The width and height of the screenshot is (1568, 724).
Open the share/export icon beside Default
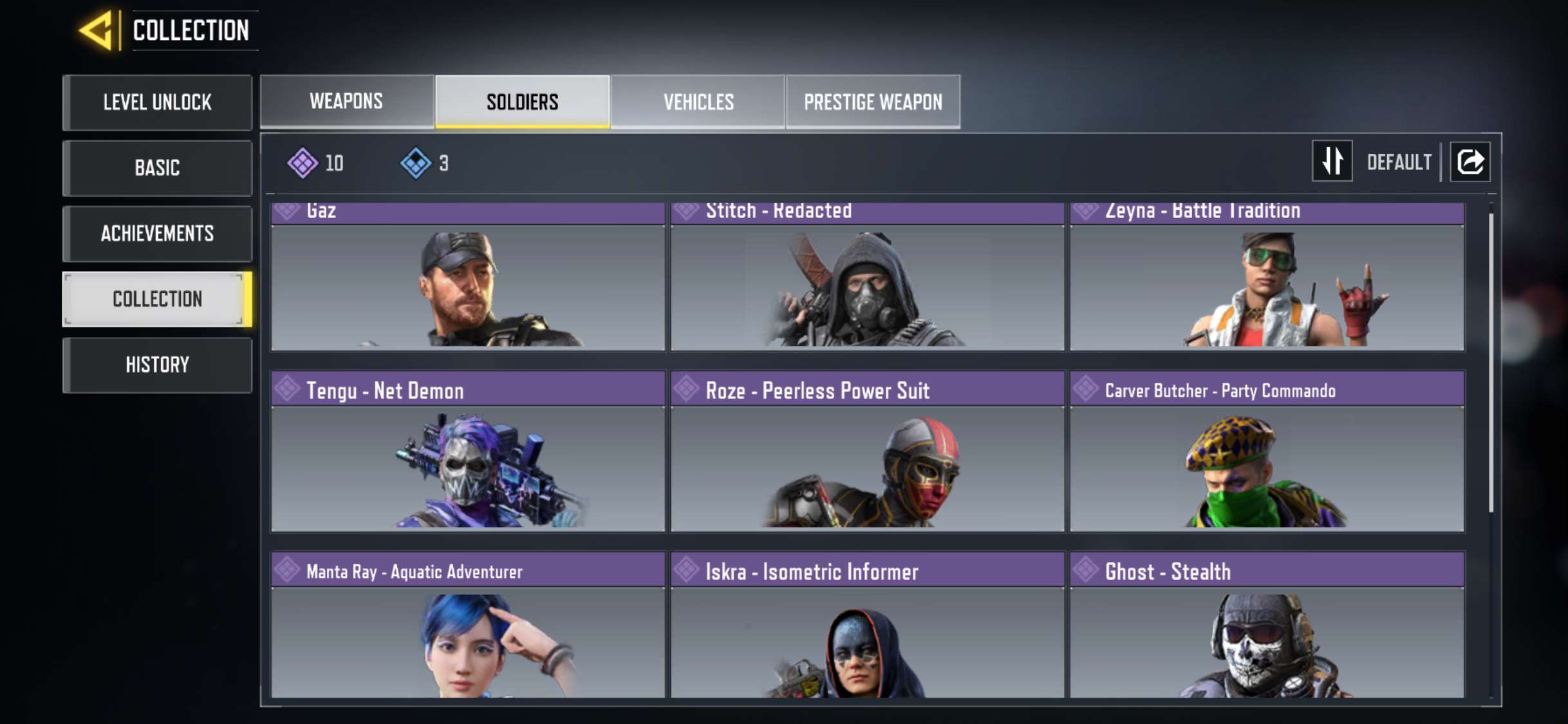[x=1471, y=162]
